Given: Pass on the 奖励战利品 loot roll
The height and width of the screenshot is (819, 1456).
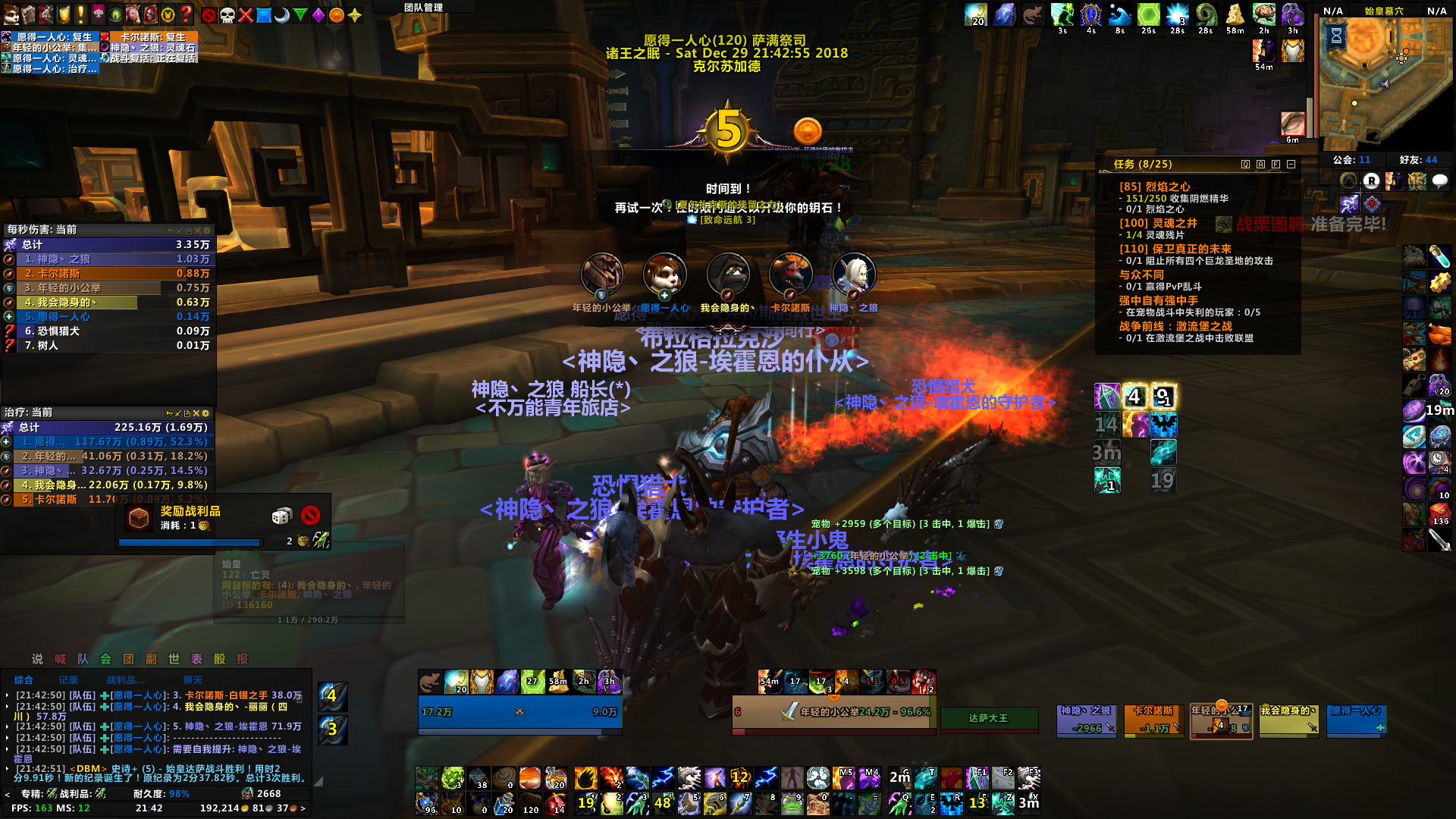Looking at the screenshot, I should 310,516.
